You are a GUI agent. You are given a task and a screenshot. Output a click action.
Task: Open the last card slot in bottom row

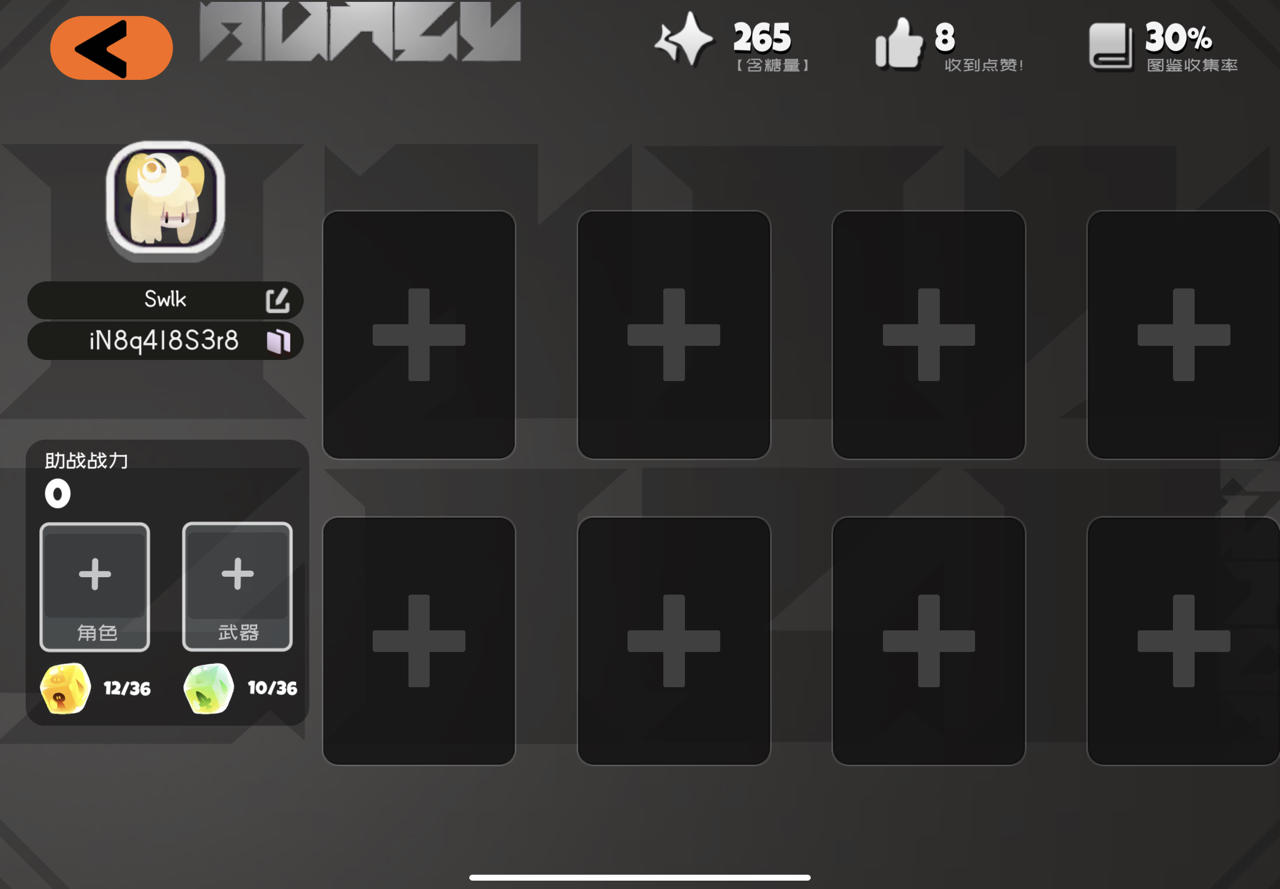click(x=1185, y=640)
